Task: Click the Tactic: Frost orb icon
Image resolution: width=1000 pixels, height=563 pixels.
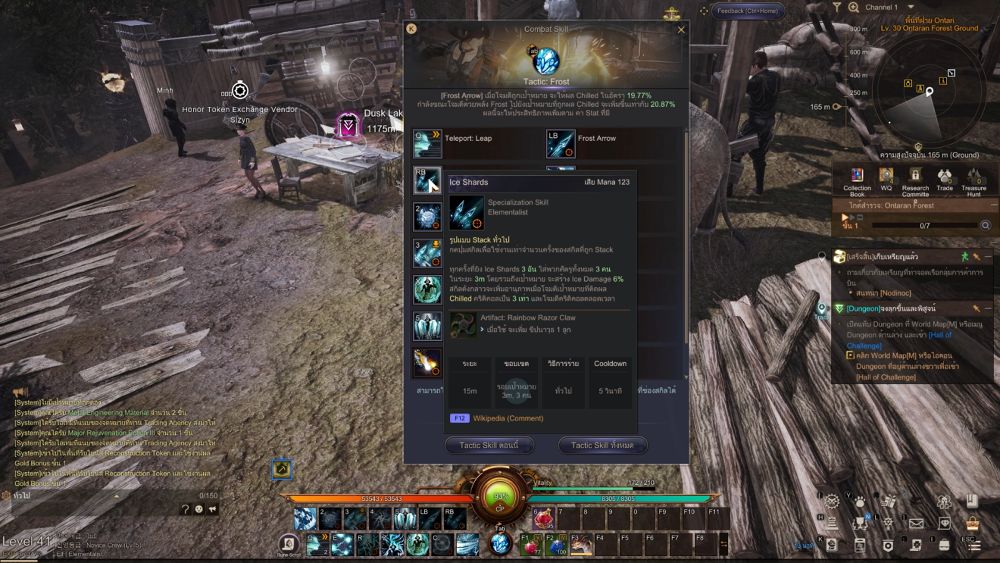Action: [x=546, y=61]
